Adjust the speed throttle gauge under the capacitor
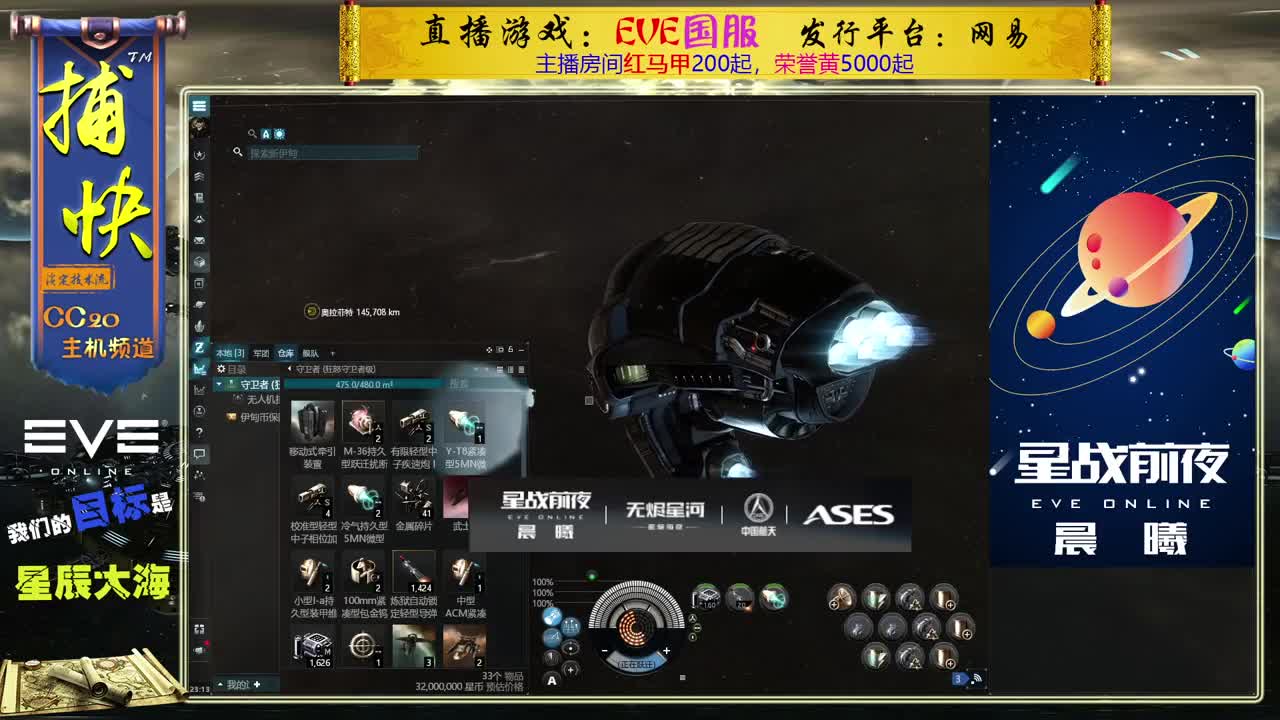This screenshot has height=720, width=1280. point(637,662)
